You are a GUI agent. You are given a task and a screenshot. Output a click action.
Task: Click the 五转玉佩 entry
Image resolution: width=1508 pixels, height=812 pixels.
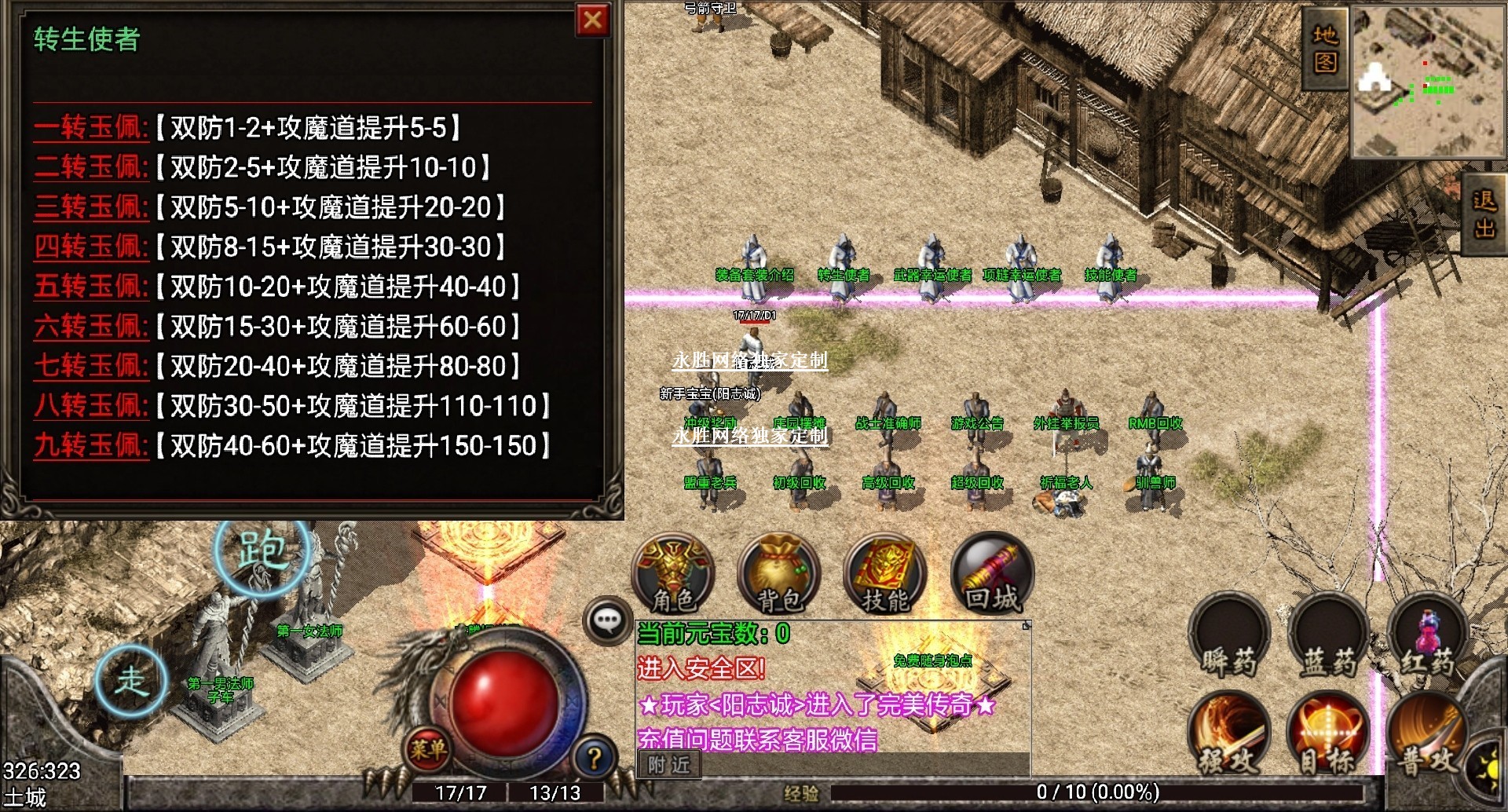[x=91, y=287]
